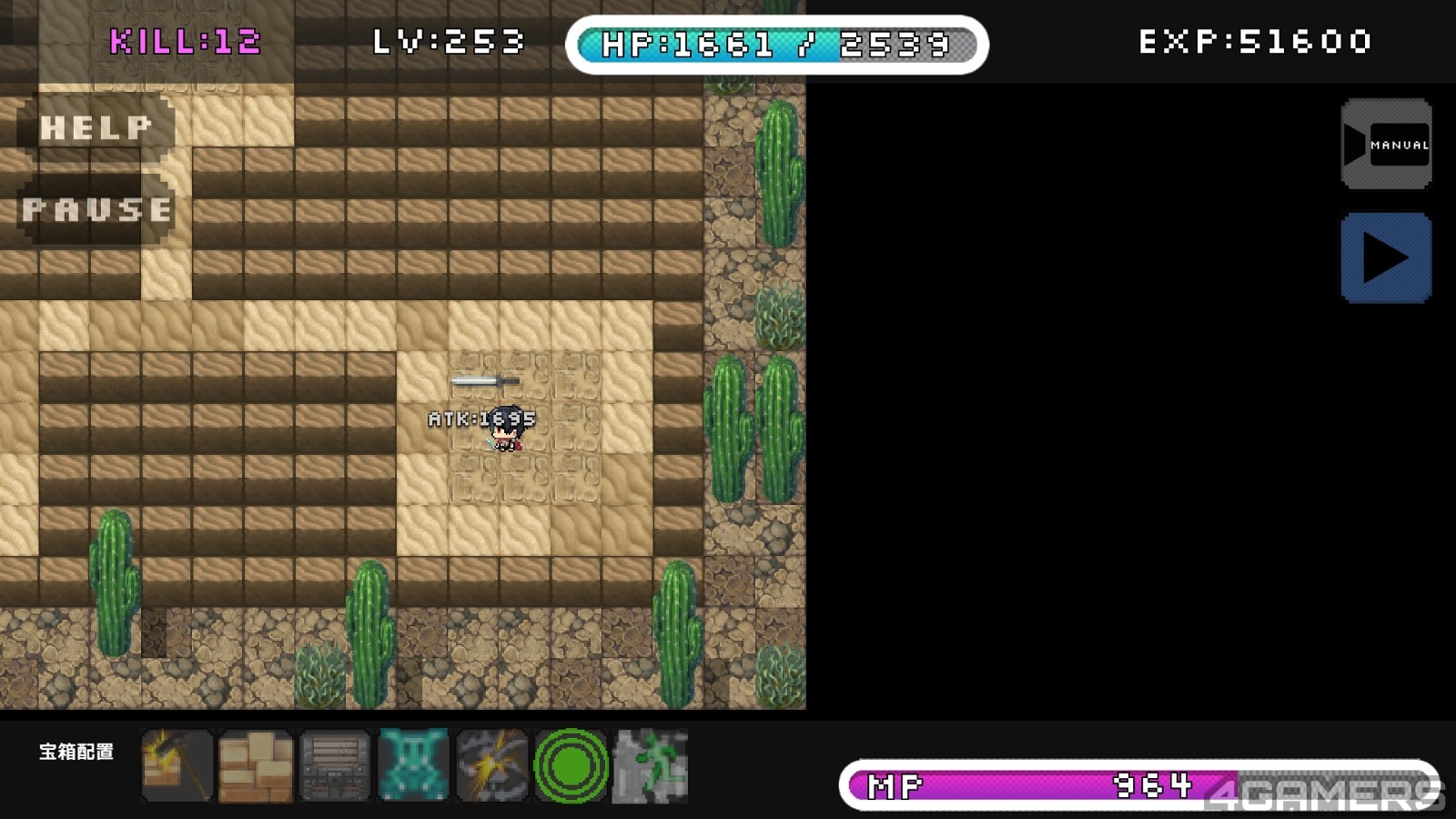Pause the game with the PAUSE button
1456x819 pixels.
coord(96,210)
